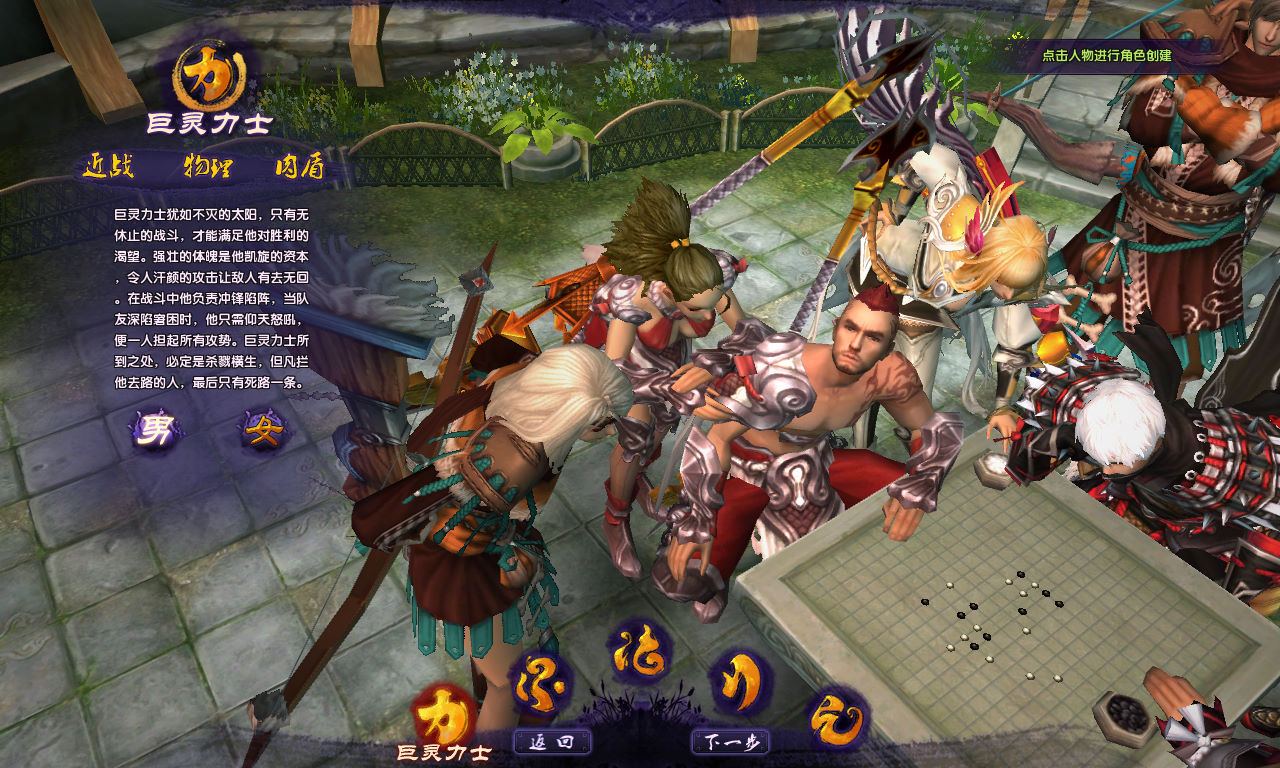
Task: Proceed with the 下一步 (Next) button
Action: (730, 742)
